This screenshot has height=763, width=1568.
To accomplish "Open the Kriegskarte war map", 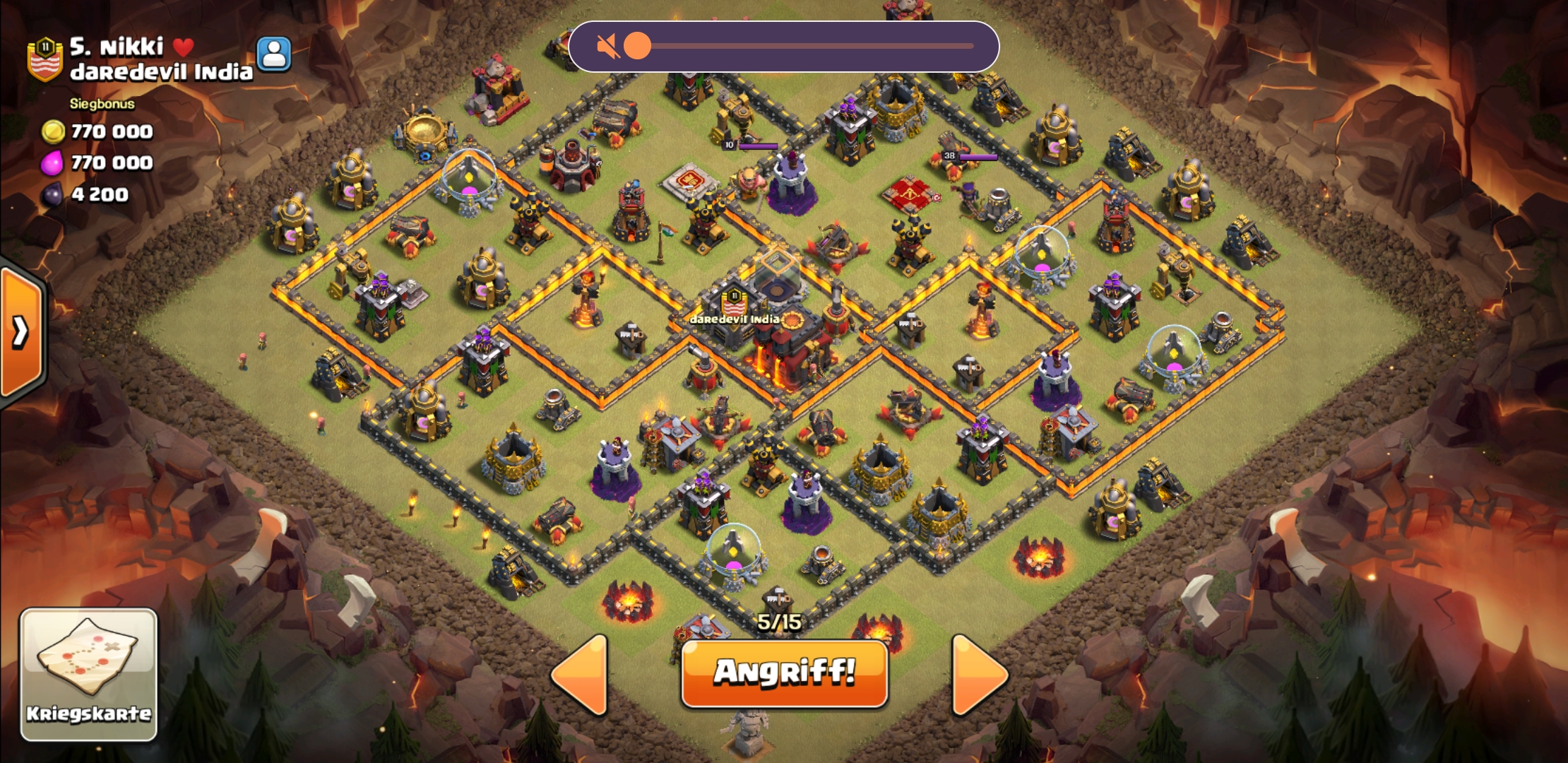I will [88, 675].
